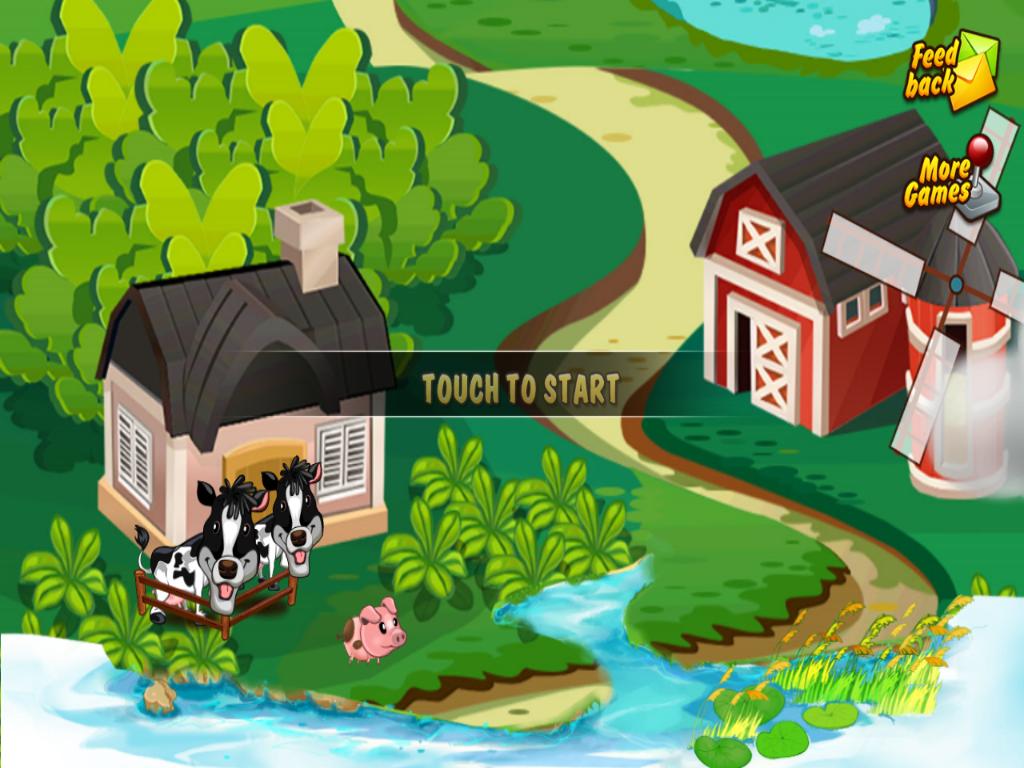Image resolution: width=1024 pixels, height=768 pixels.
Task: Tap the Touch to Start banner
Action: click(x=520, y=387)
